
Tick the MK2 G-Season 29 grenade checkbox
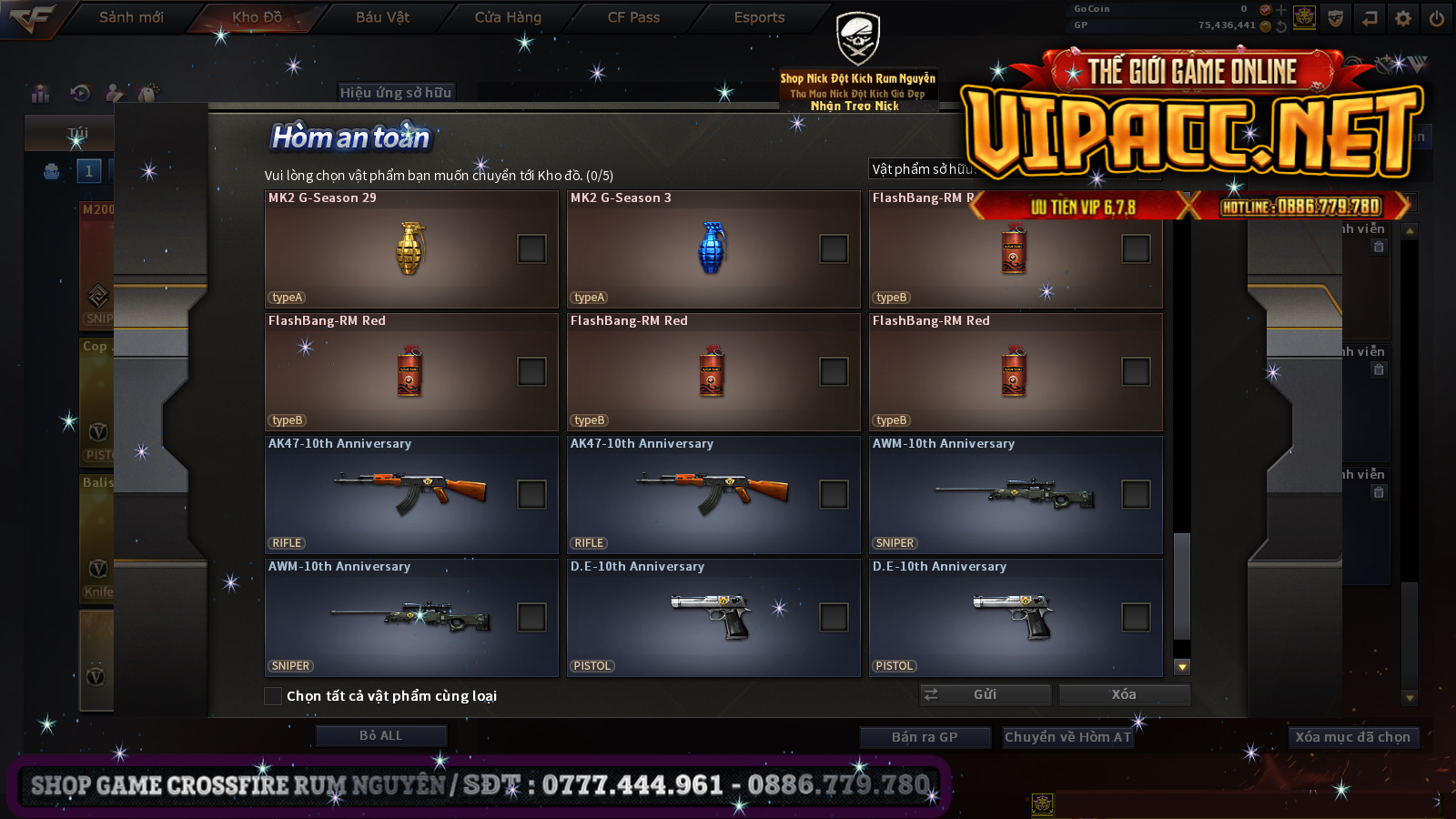531,248
